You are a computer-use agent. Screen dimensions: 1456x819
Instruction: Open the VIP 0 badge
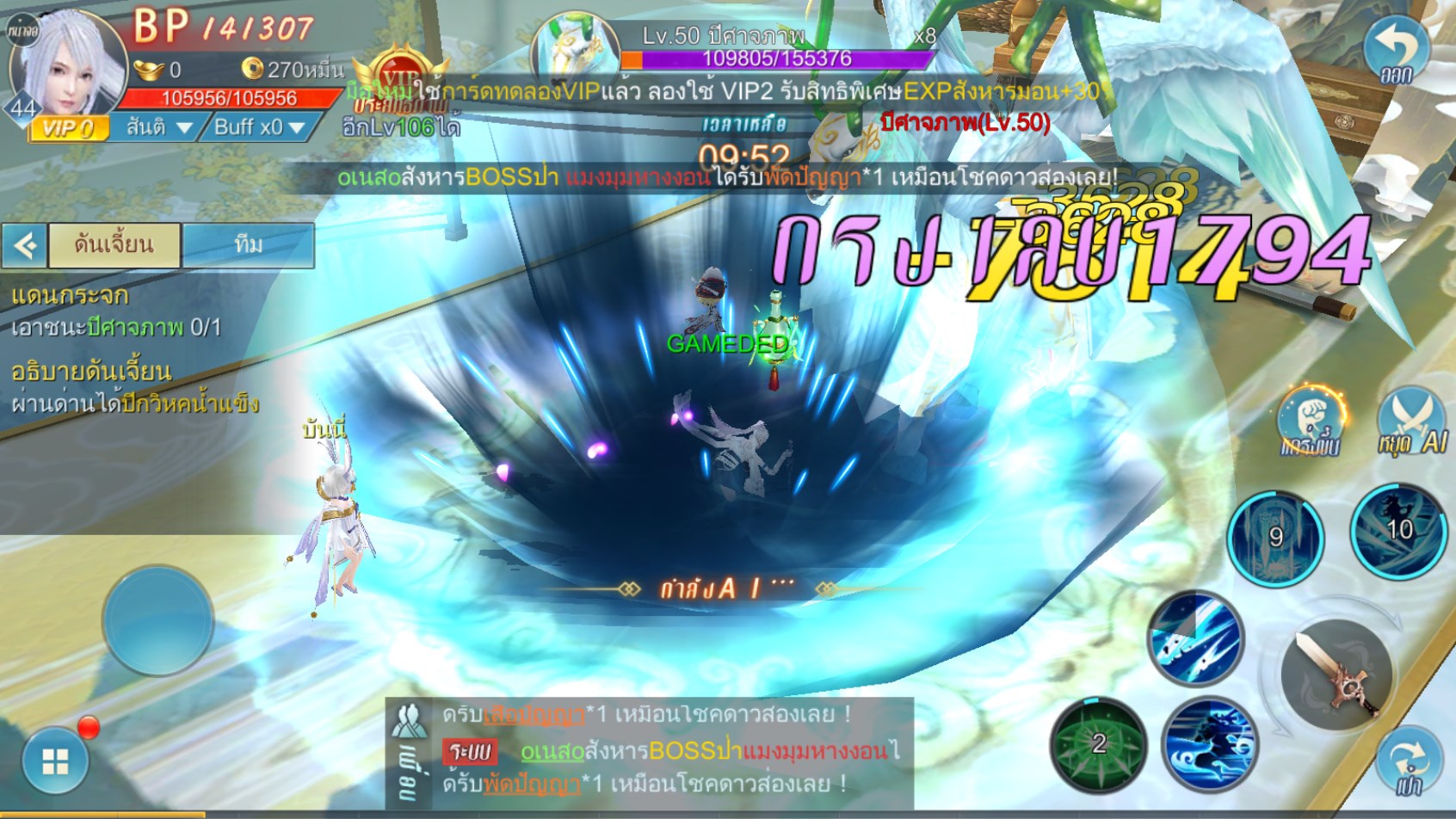click(69, 129)
